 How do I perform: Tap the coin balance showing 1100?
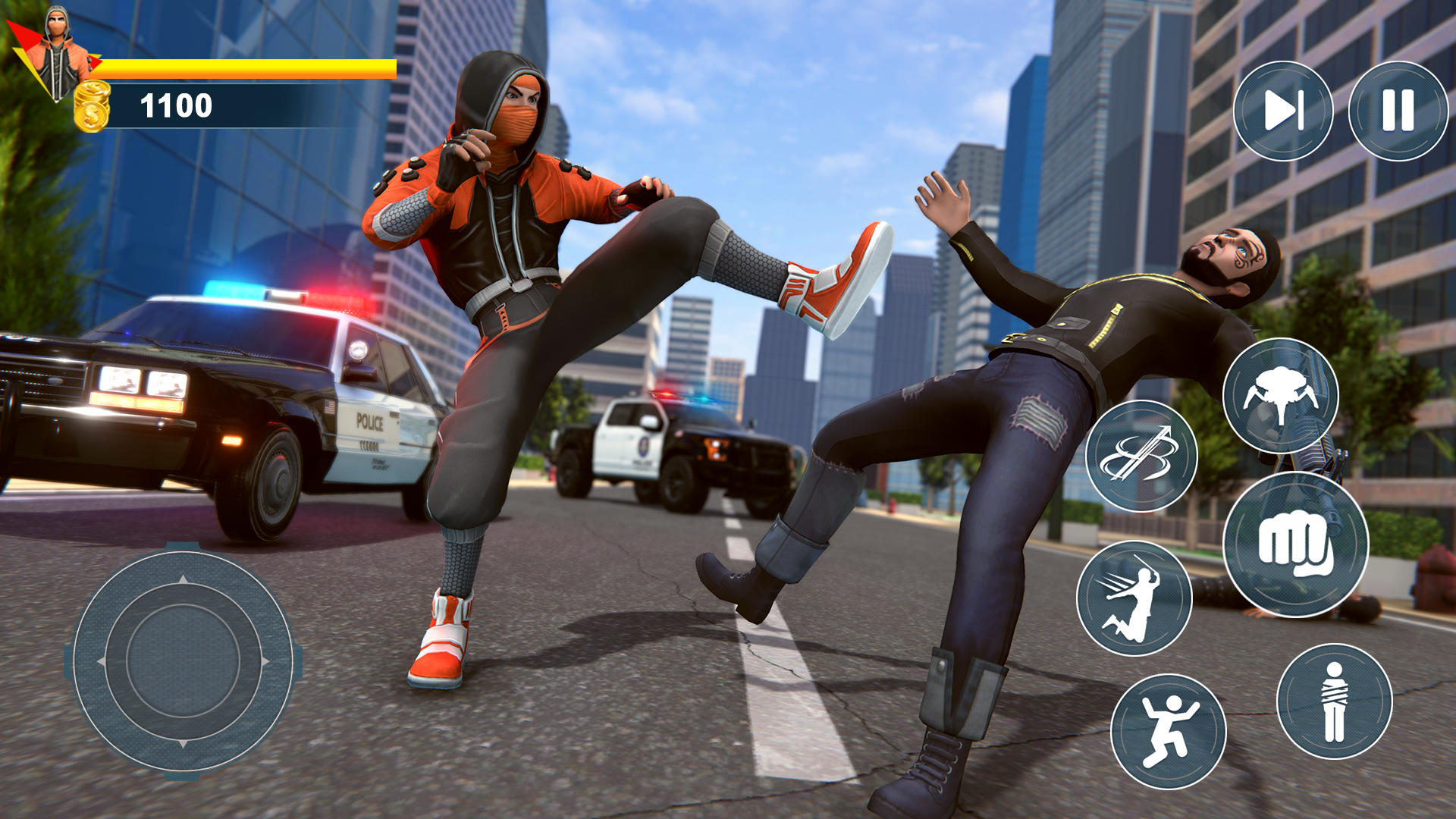177,104
